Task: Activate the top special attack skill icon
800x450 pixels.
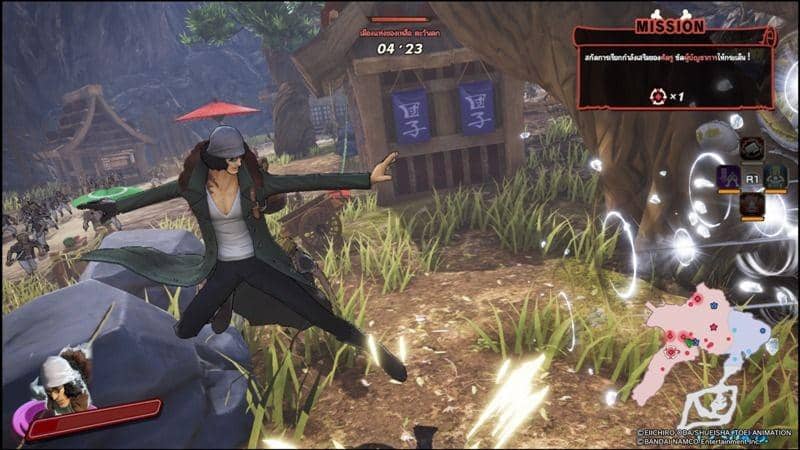Action: click(x=752, y=149)
